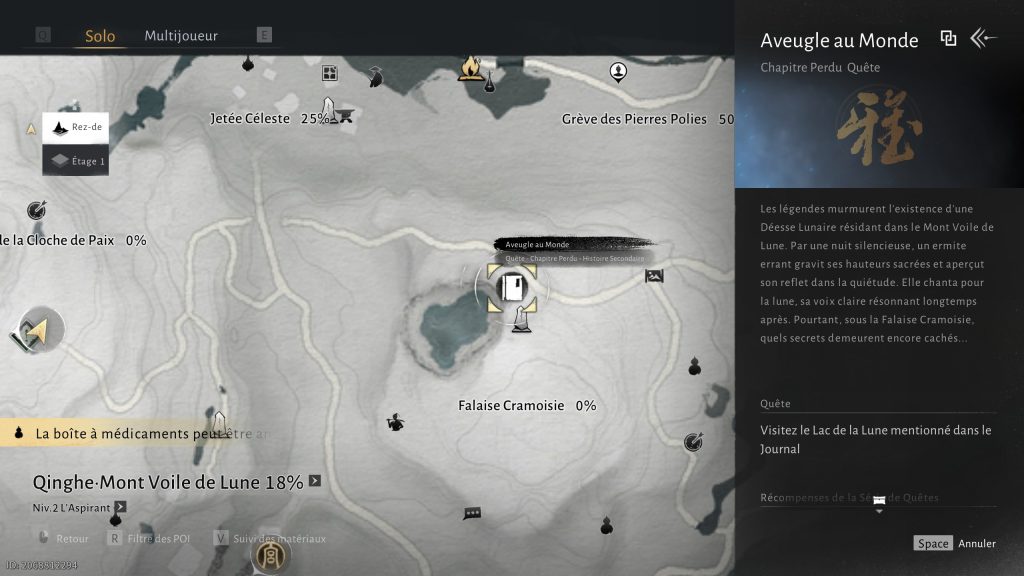Select the Solo tab
The height and width of the screenshot is (576, 1024).
[x=100, y=36]
